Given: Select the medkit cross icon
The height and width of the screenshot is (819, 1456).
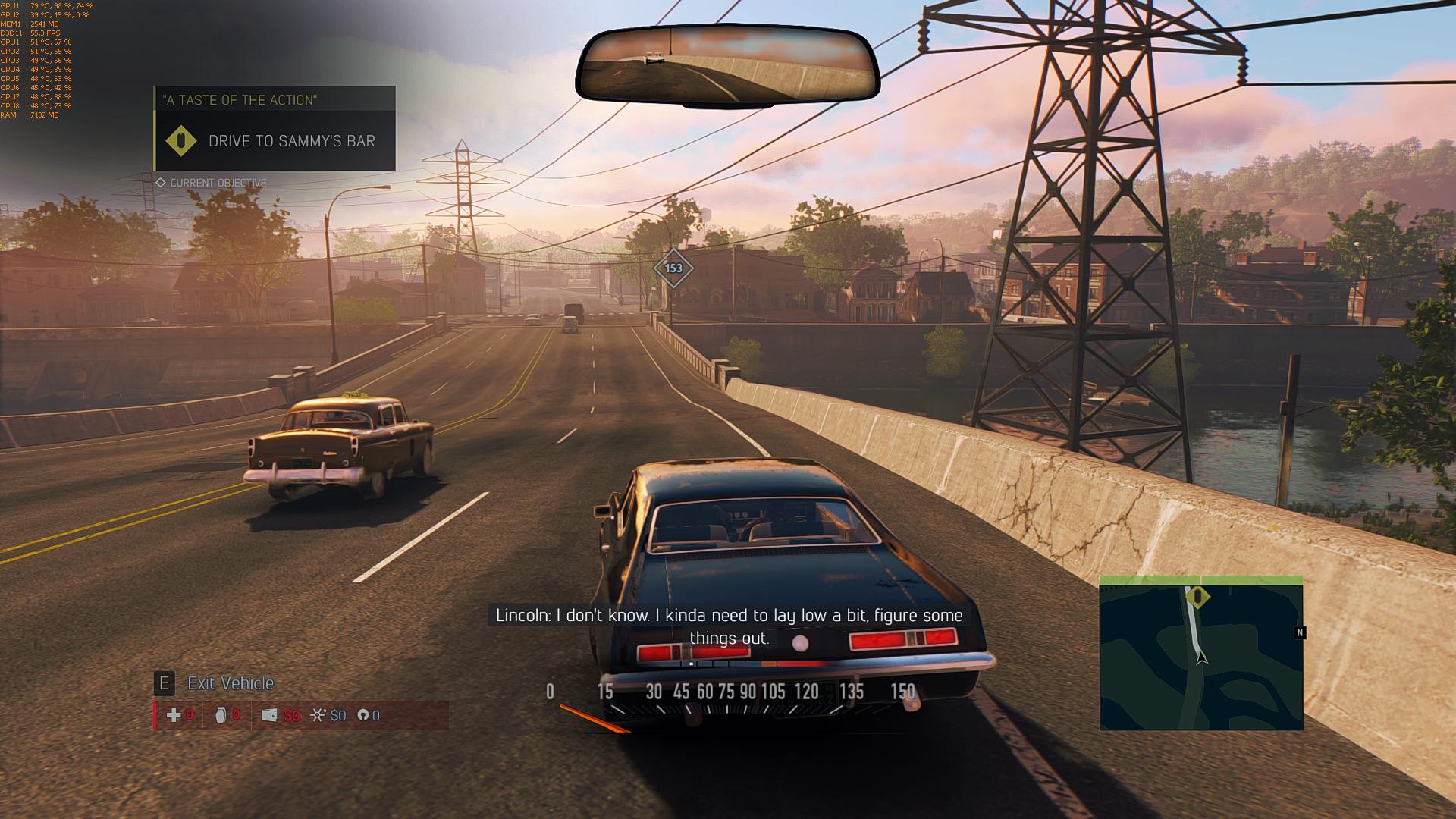Looking at the screenshot, I should pyautogui.click(x=174, y=715).
